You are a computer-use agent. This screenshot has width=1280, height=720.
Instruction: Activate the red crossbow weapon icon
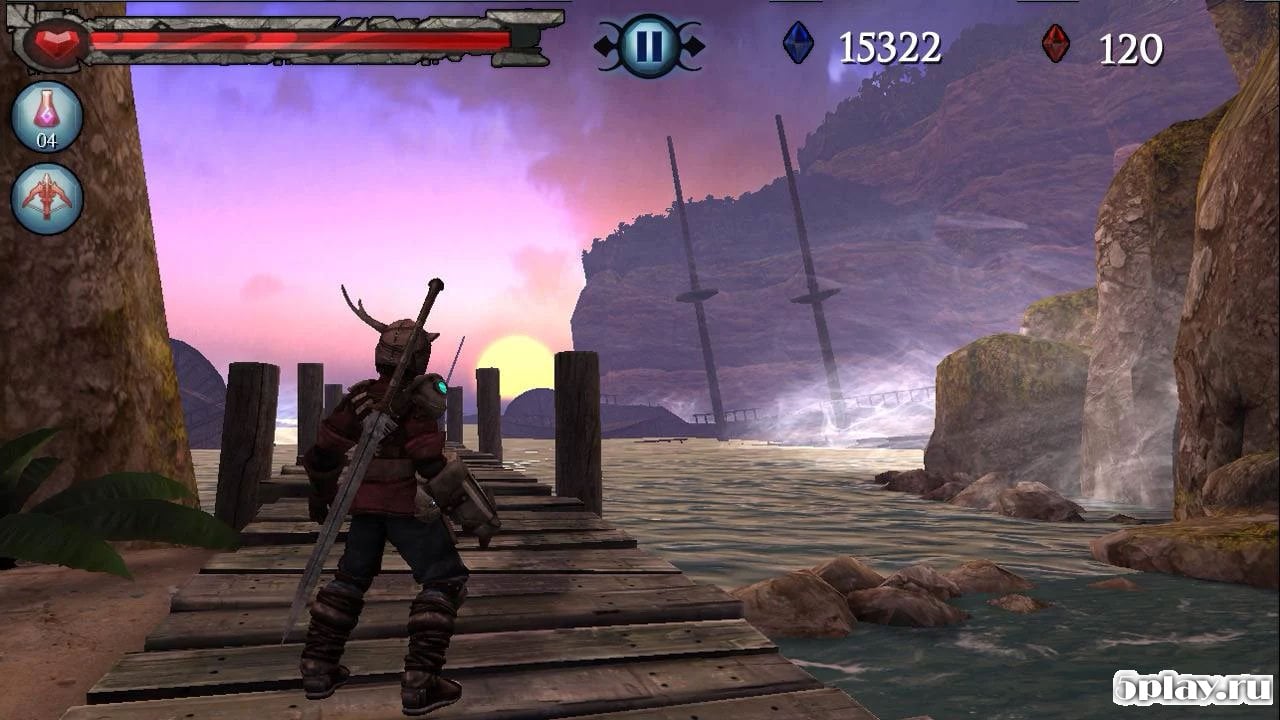pos(47,198)
